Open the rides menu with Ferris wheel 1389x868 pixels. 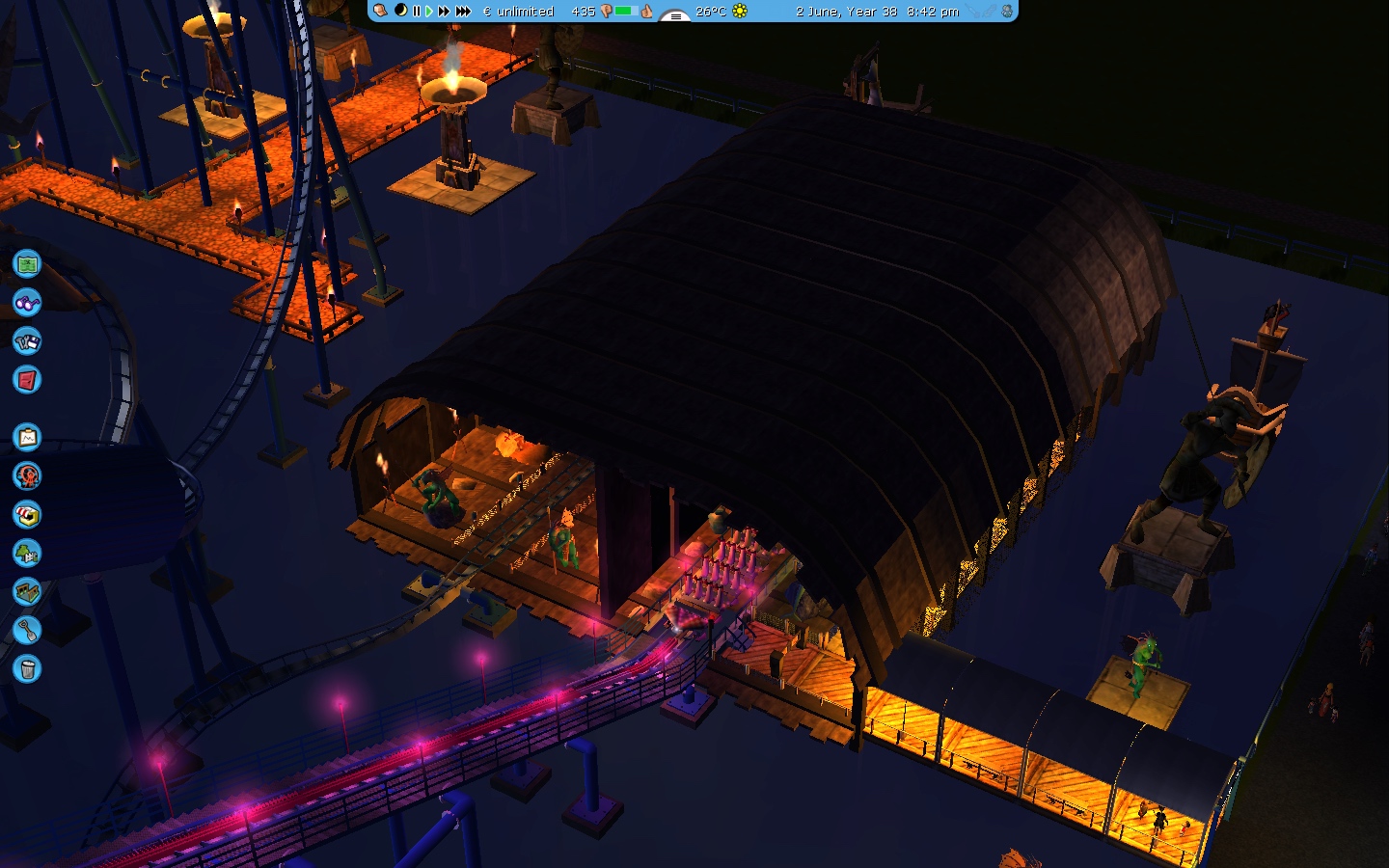27,475
